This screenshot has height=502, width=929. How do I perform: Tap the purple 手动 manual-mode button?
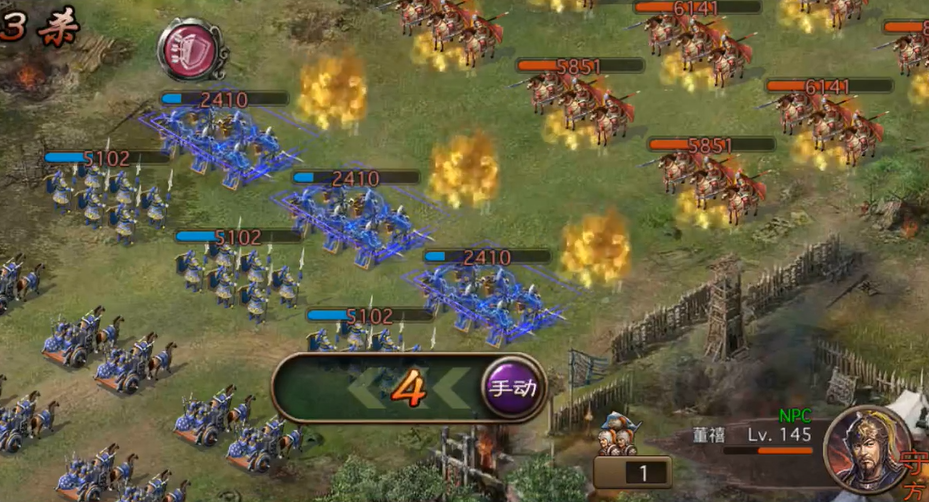pos(514,389)
